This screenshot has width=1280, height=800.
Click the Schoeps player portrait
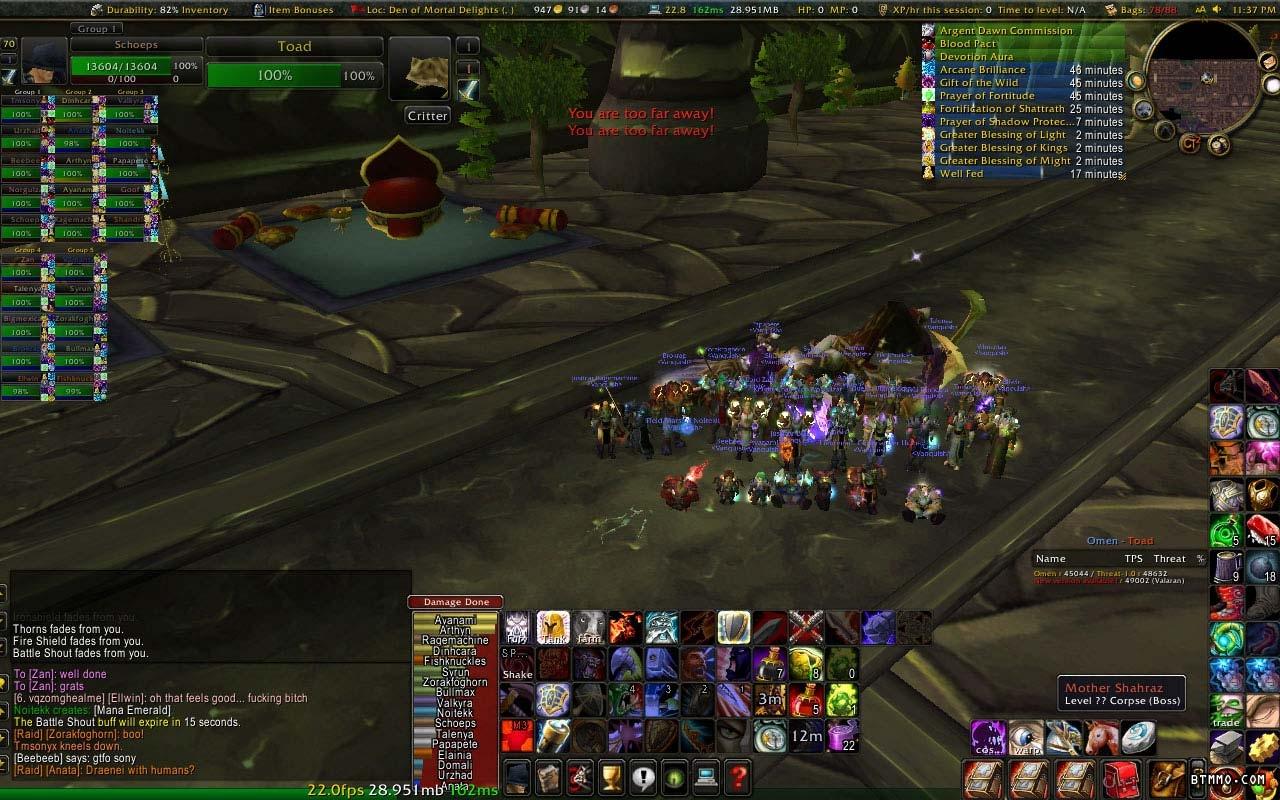44,62
